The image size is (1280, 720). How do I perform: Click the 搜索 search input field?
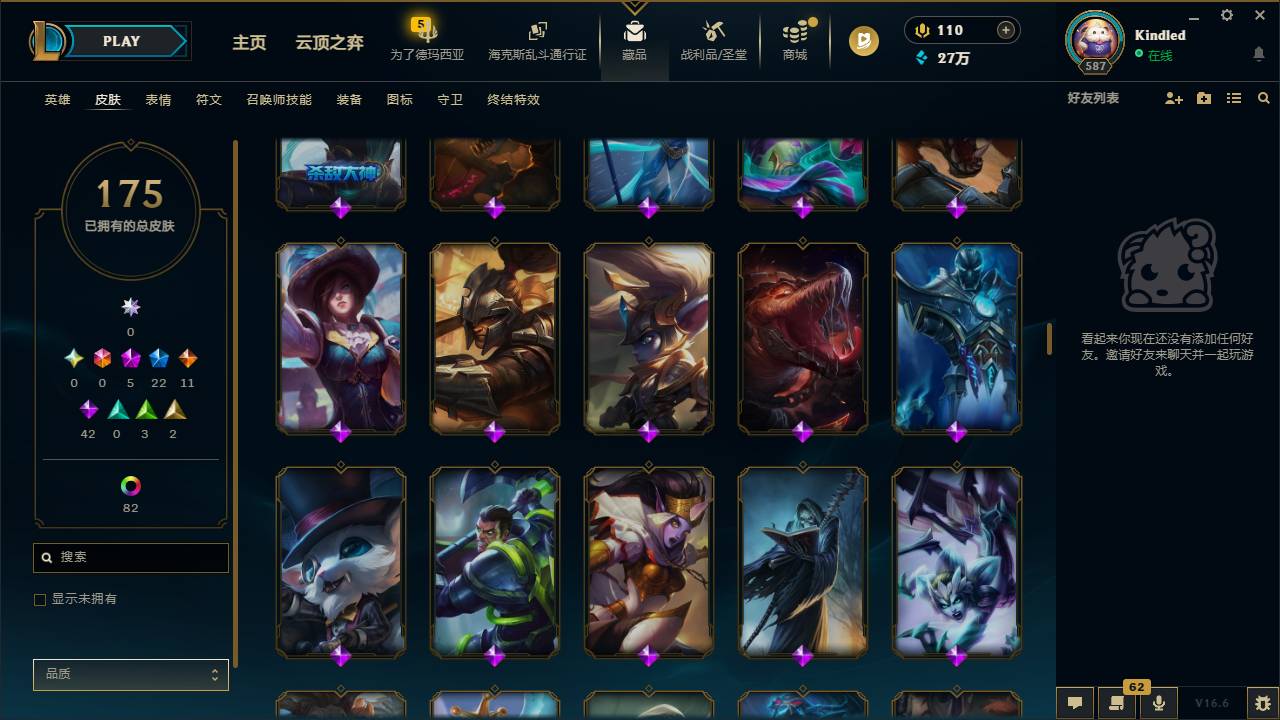coord(130,557)
